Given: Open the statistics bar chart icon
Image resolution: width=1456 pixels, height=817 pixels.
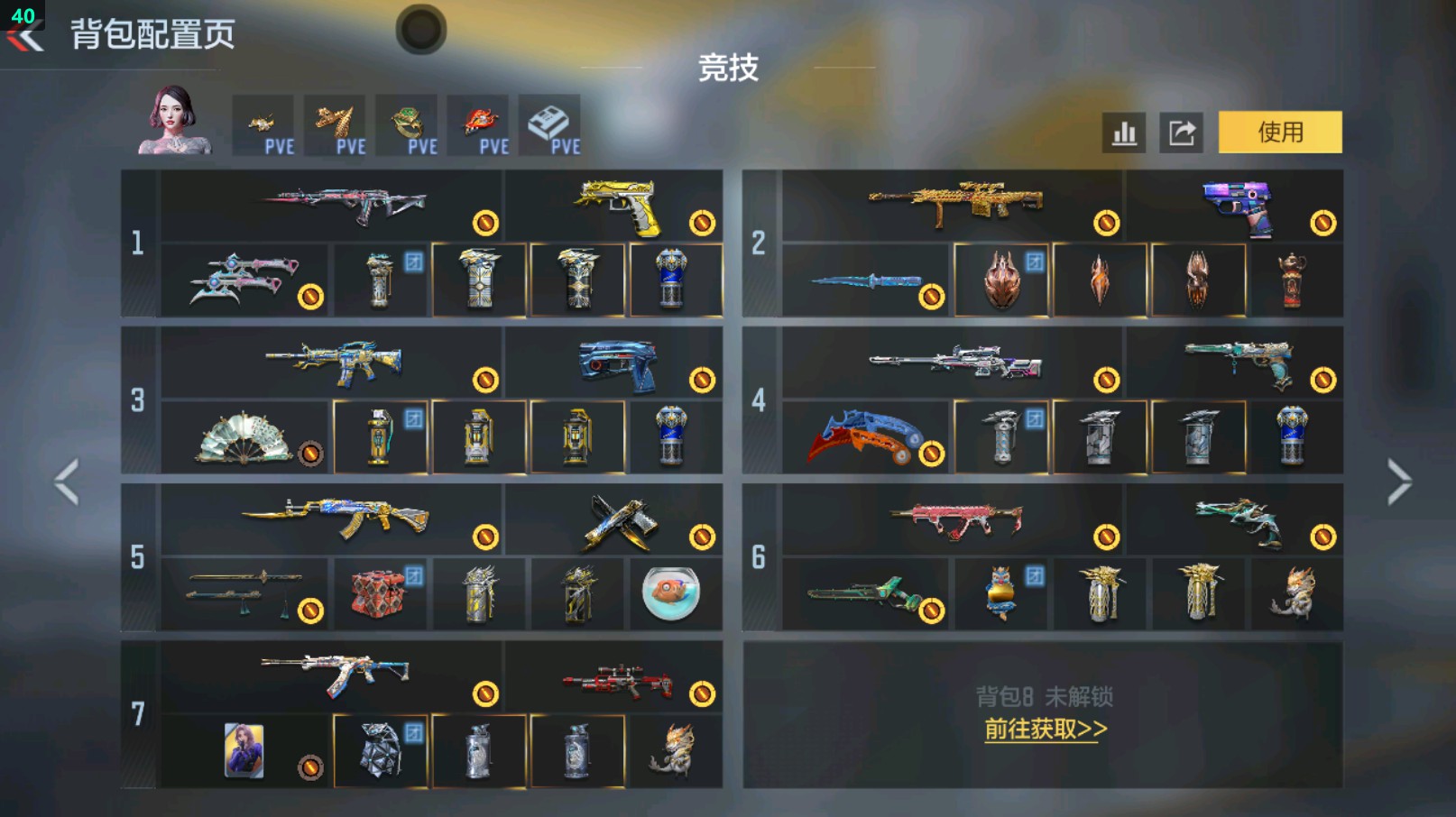Looking at the screenshot, I should 1123,132.
